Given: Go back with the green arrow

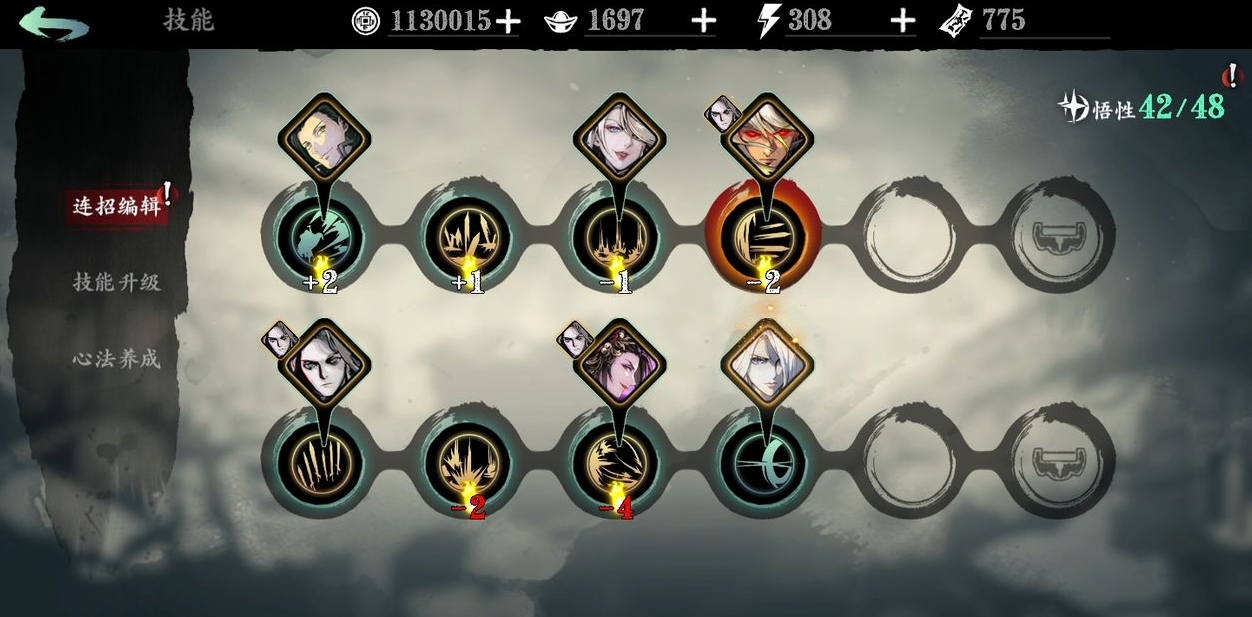Looking at the screenshot, I should 53,23.
